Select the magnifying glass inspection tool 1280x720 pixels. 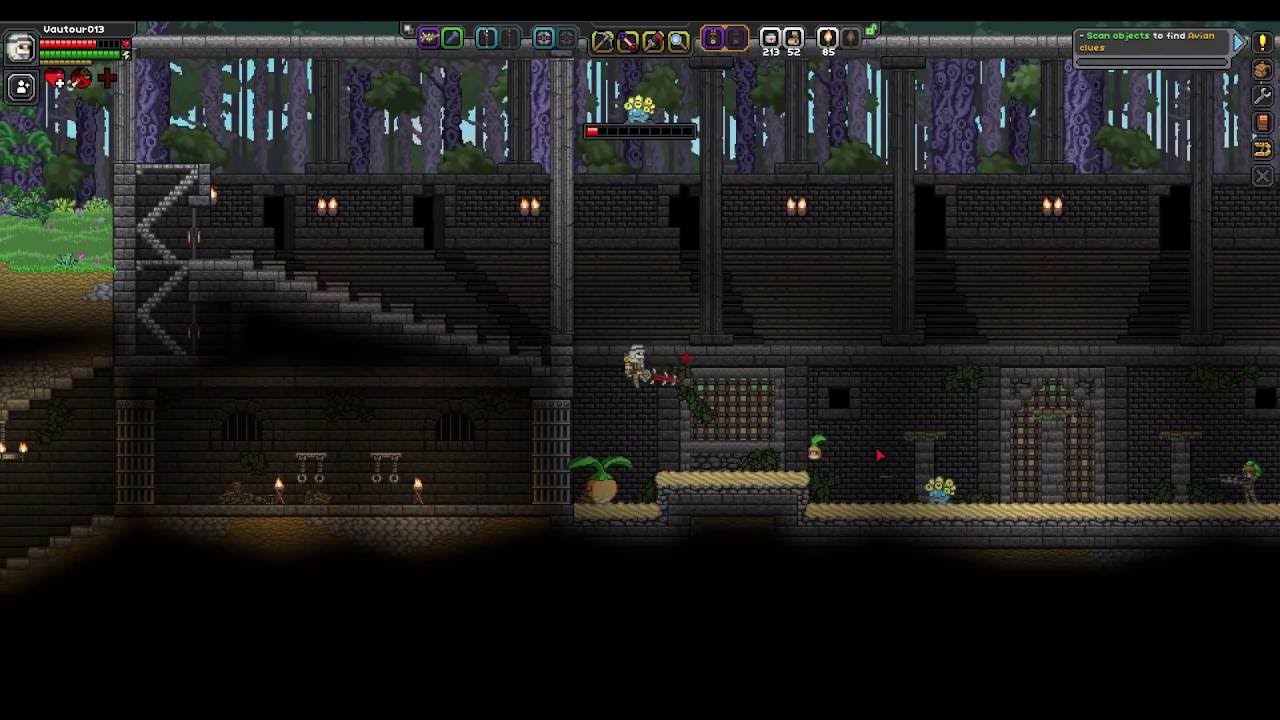point(678,40)
